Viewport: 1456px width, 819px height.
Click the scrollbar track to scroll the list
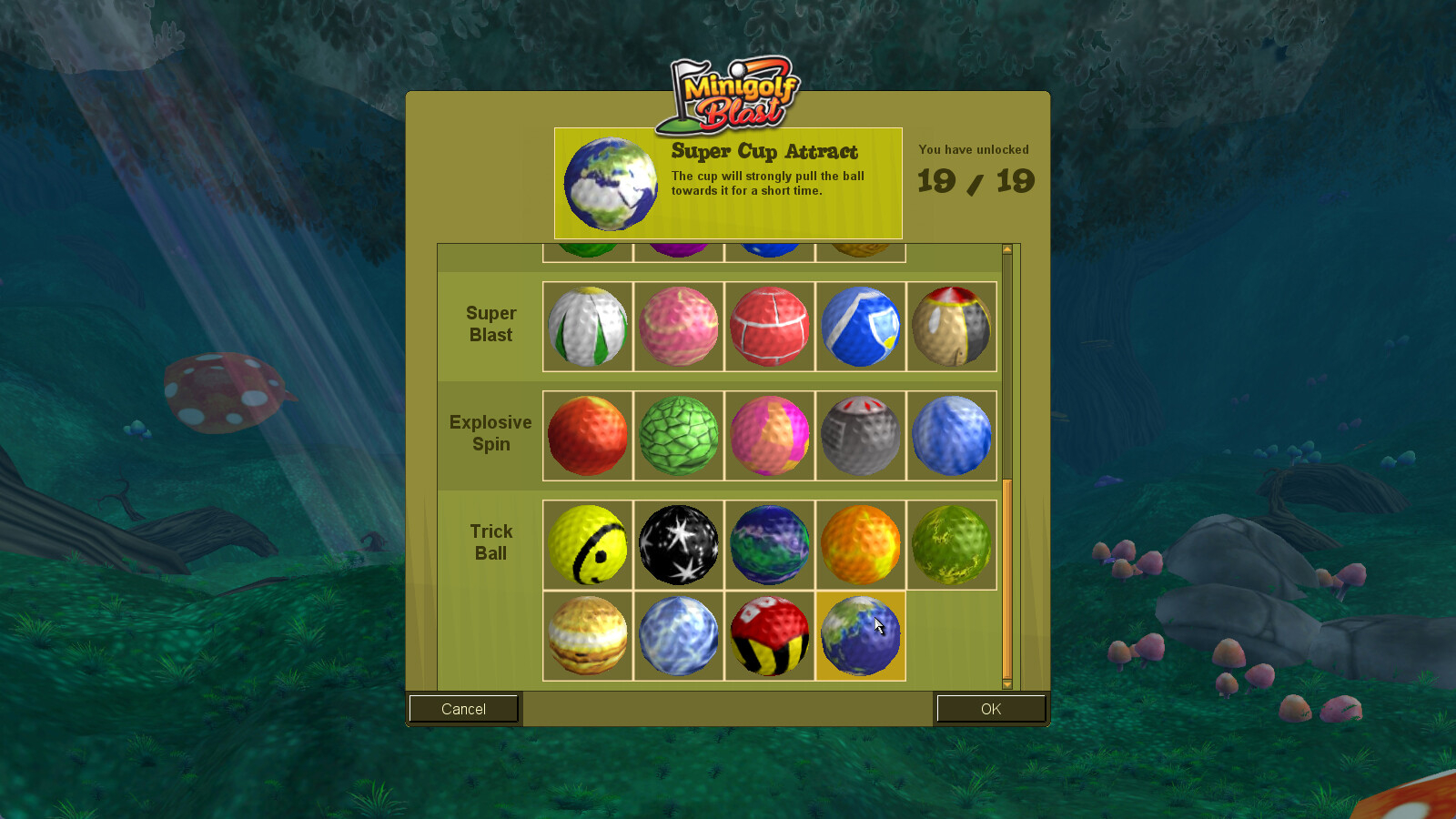click(x=1006, y=364)
